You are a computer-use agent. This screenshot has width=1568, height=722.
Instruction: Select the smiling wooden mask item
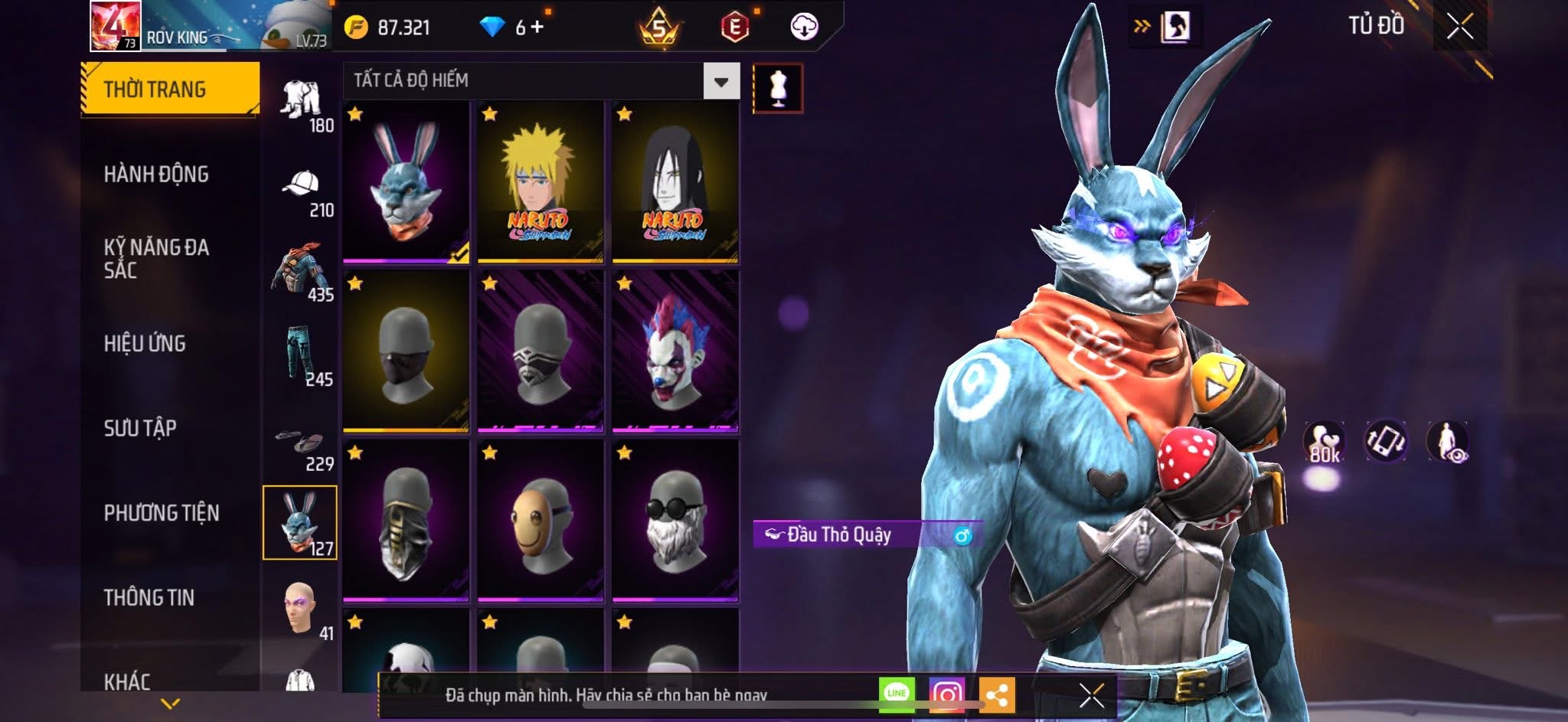click(x=540, y=521)
